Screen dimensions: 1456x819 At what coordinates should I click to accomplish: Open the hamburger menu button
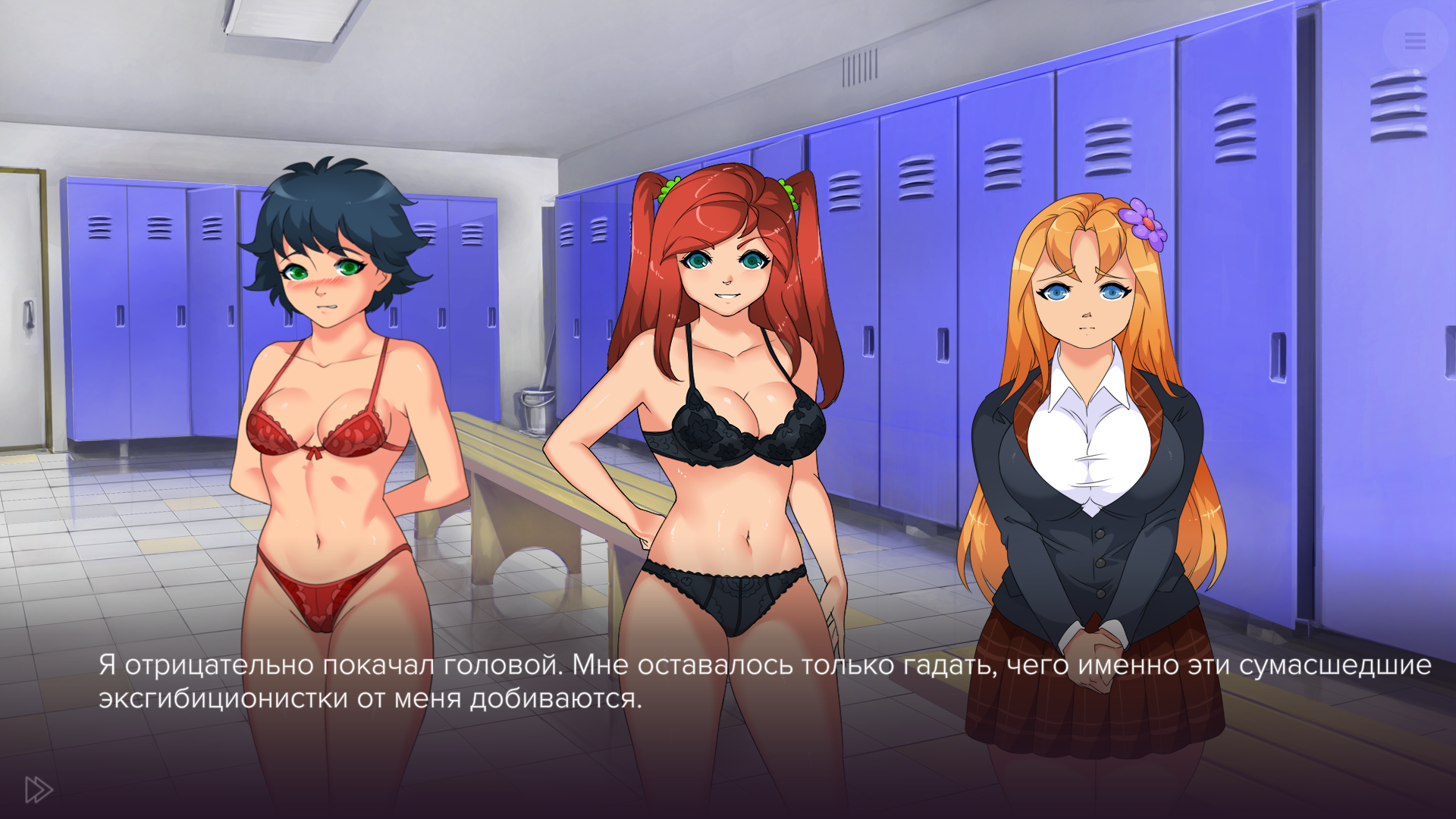pos(1414,41)
